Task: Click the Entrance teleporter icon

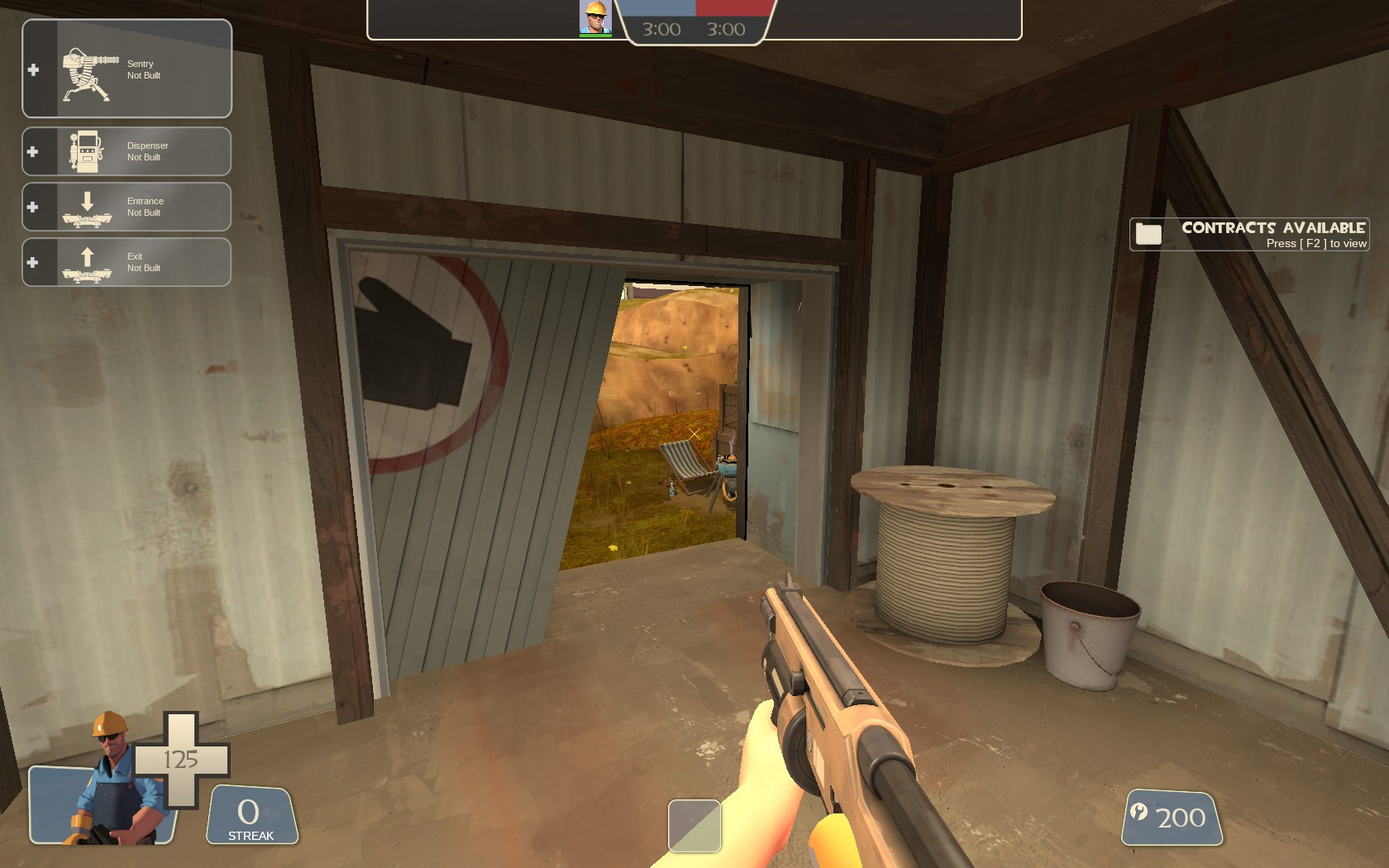Action: tap(88, 207)
